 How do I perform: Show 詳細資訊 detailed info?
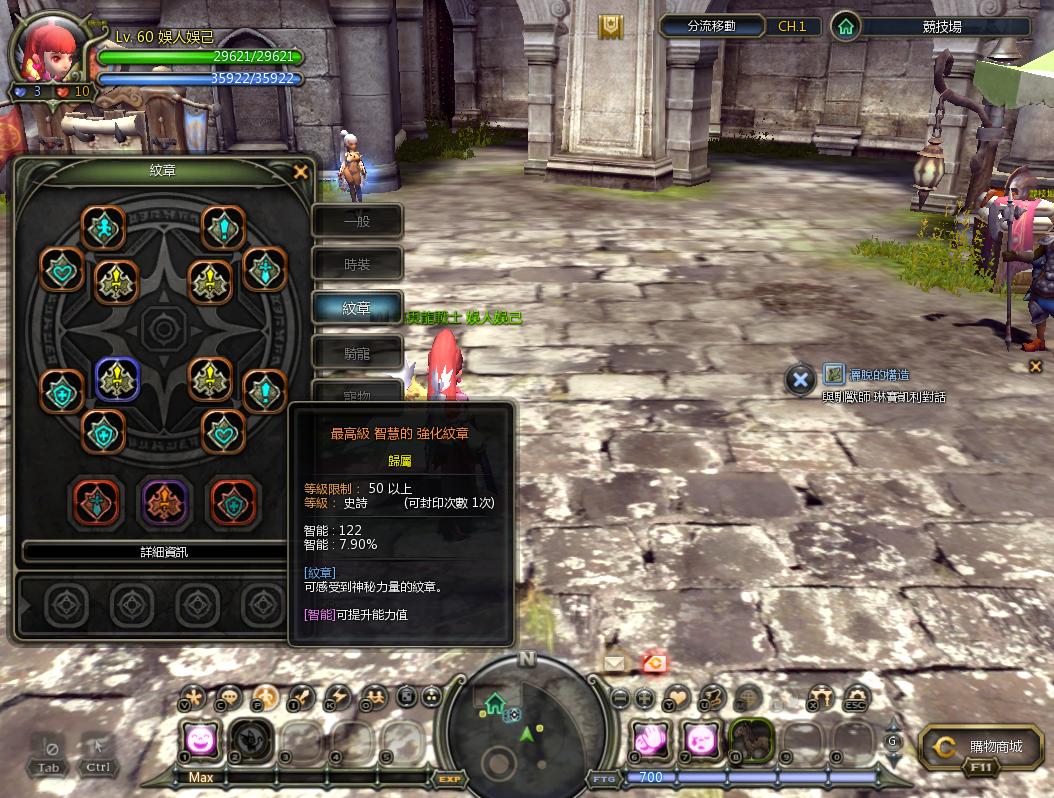[164, 552]
